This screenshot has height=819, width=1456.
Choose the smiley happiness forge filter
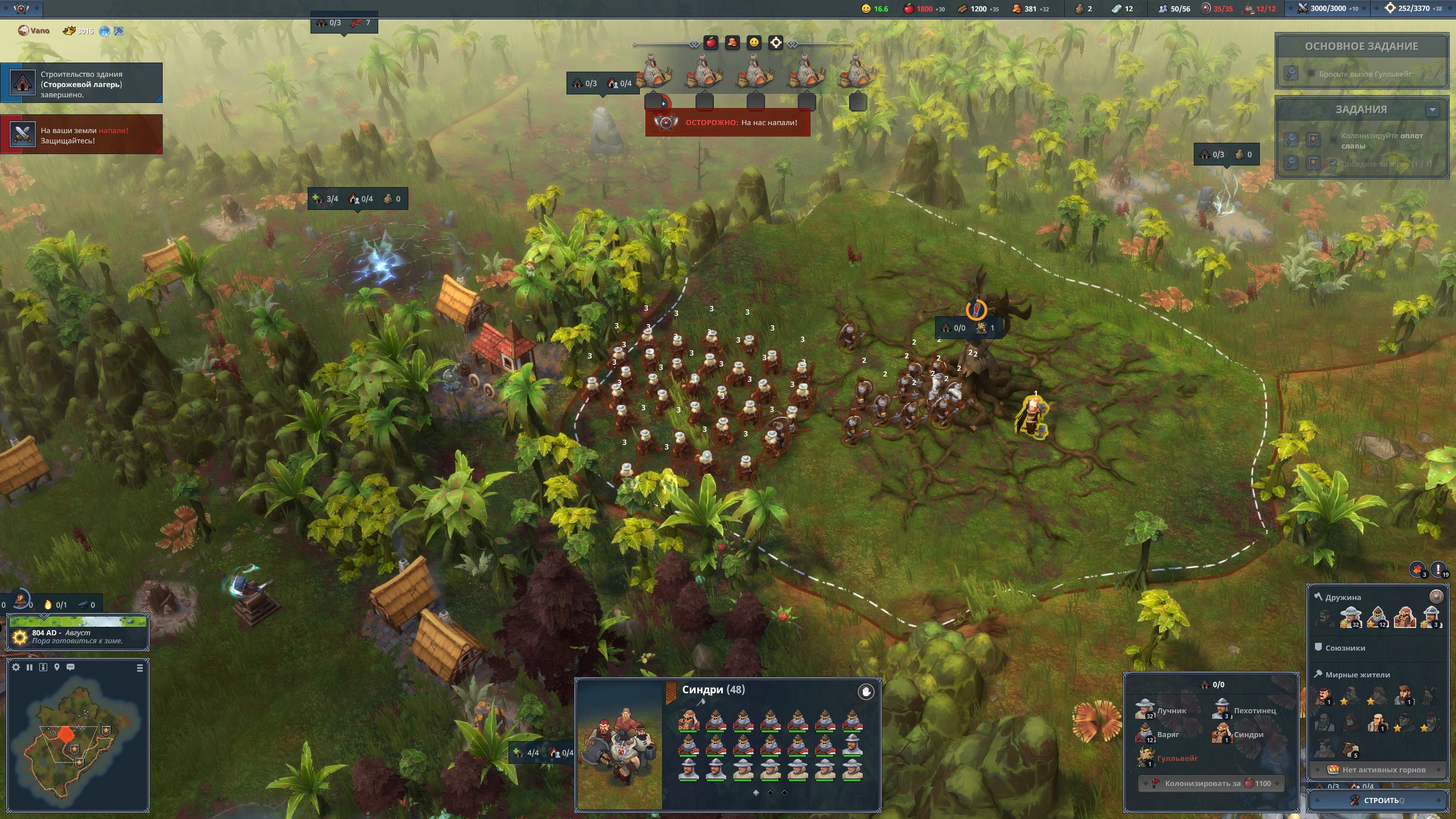point(754,43)
